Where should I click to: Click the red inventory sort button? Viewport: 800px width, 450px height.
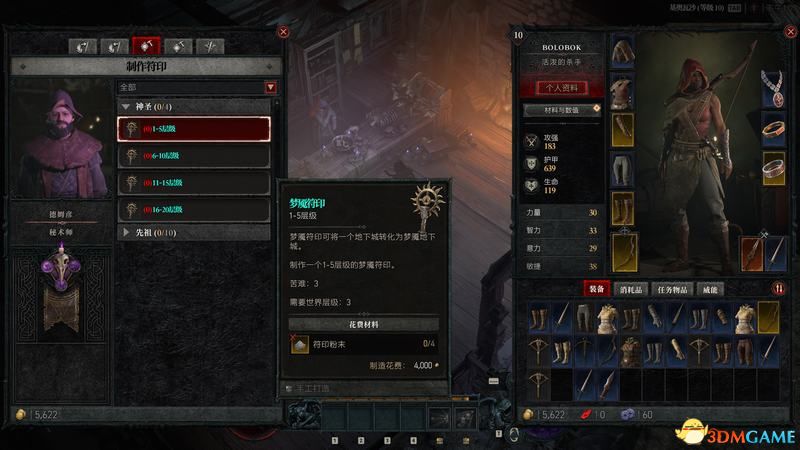click(x=780, y=289)
